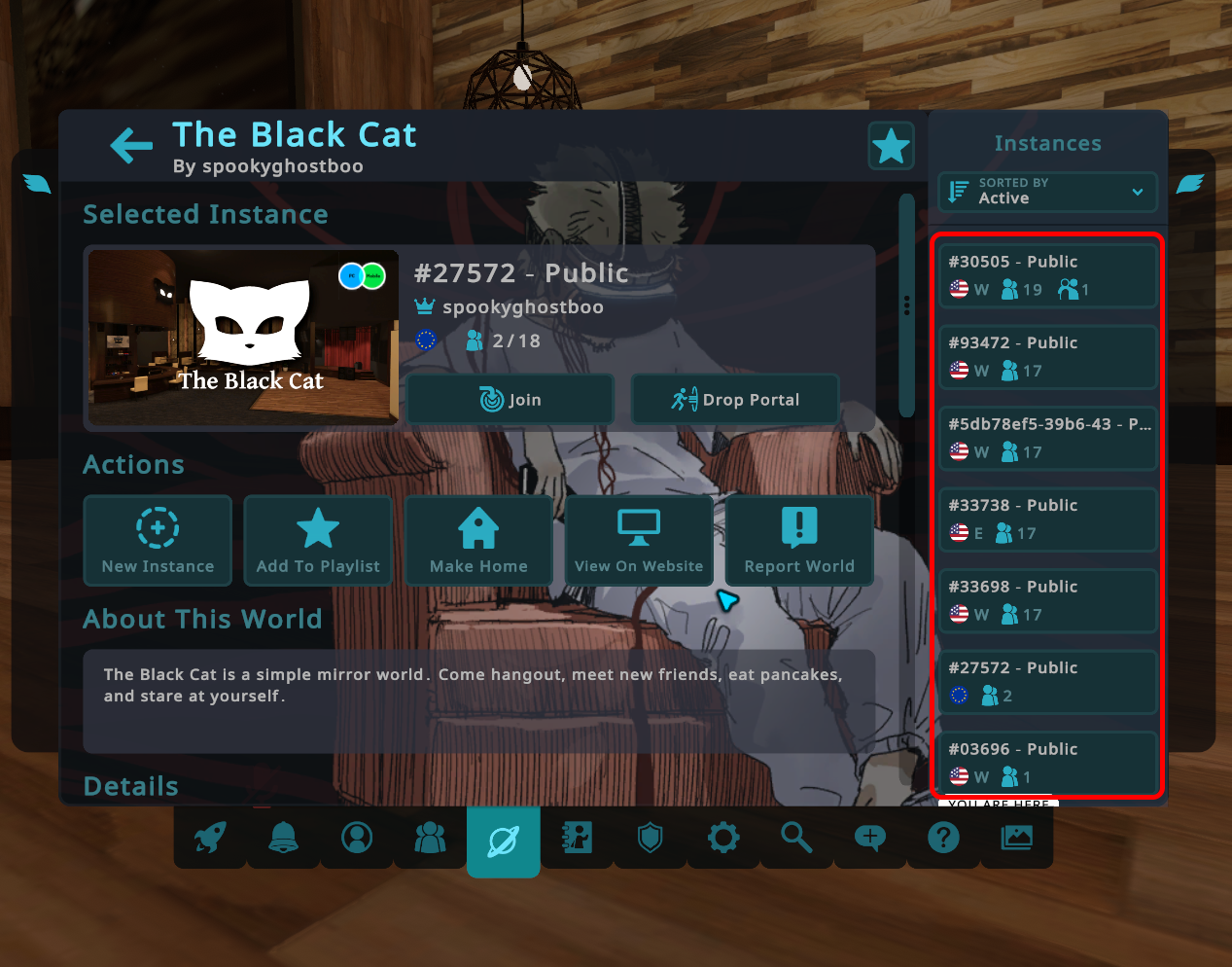Select instance #30505 in the list
1232x967 pixels.
[x=1048, y=275]
